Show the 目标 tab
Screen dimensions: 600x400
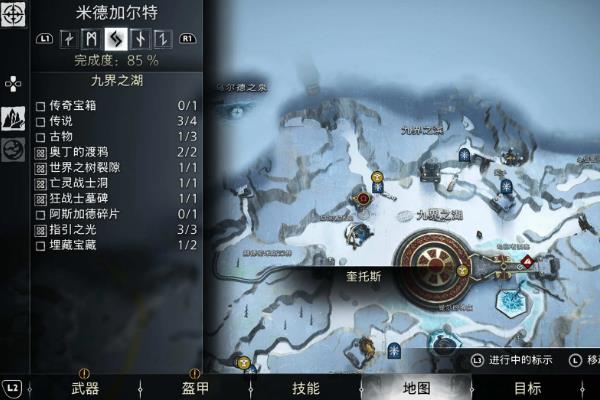coord(527,388)
